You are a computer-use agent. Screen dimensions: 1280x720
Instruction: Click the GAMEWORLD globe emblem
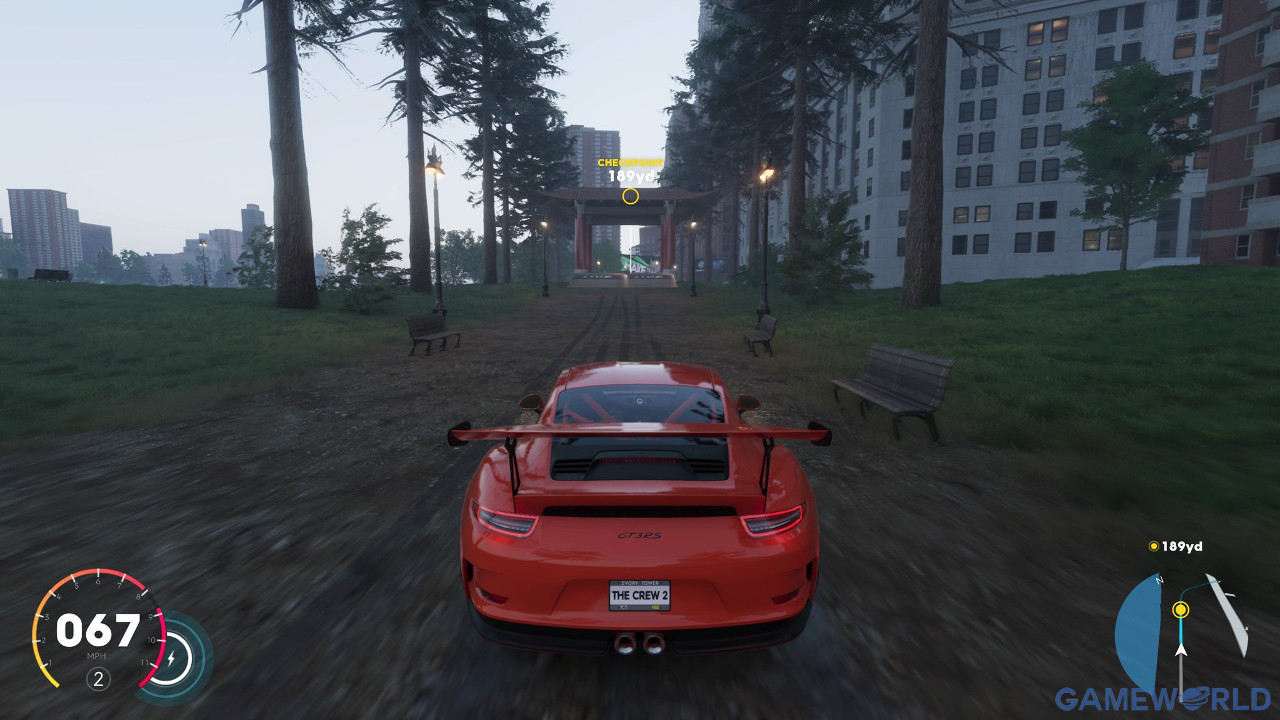pyautogui.click(x=1192, y=697)
